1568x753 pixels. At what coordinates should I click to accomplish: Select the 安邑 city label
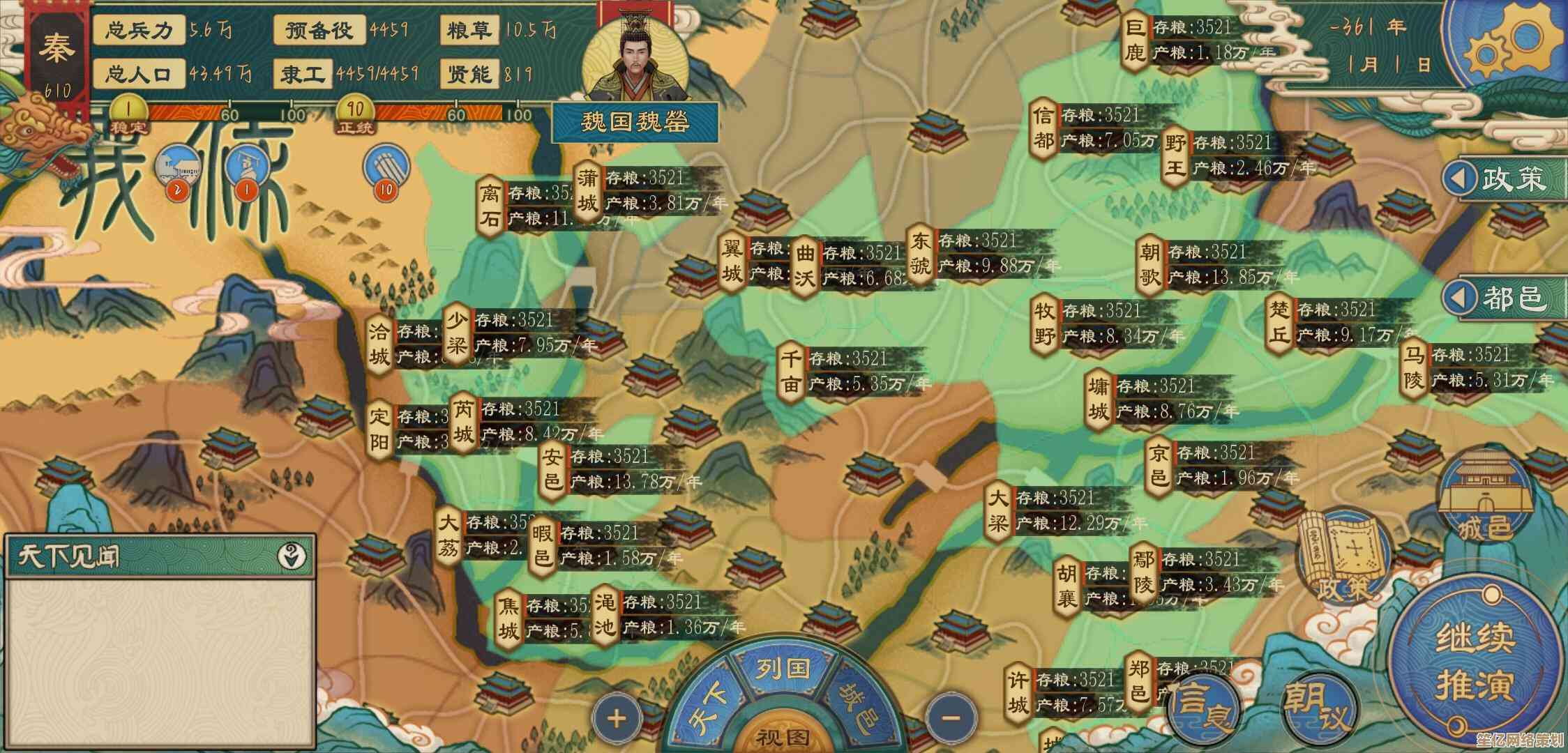click(553, 470)
